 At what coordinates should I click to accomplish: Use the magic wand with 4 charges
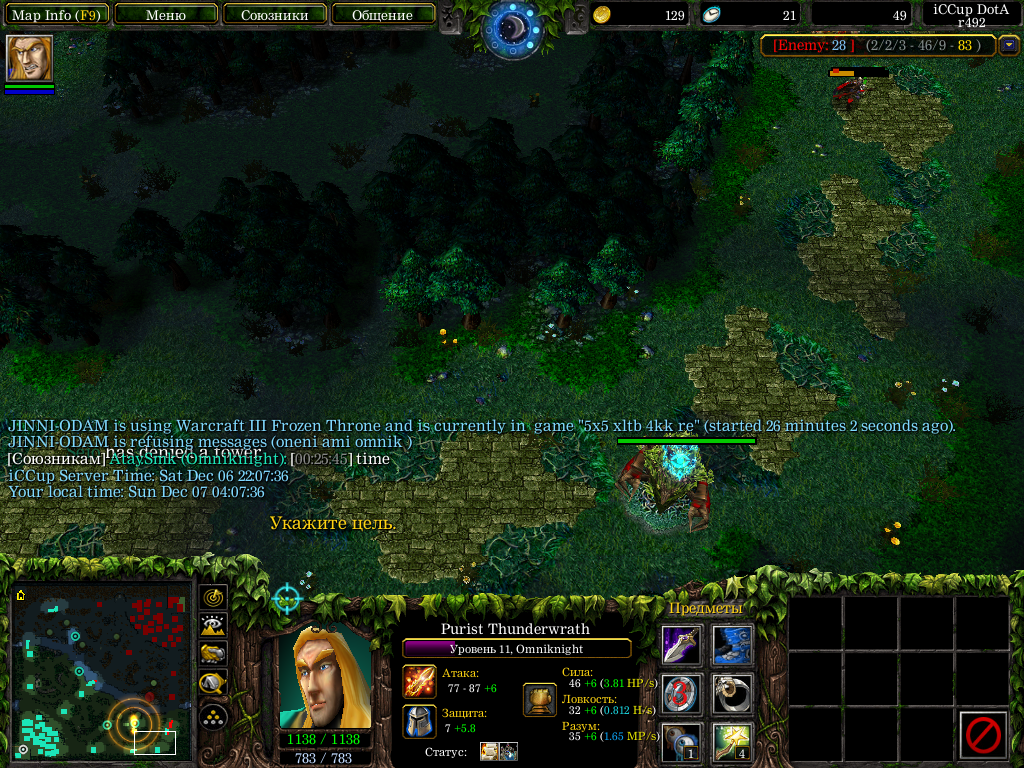[733, 743]
